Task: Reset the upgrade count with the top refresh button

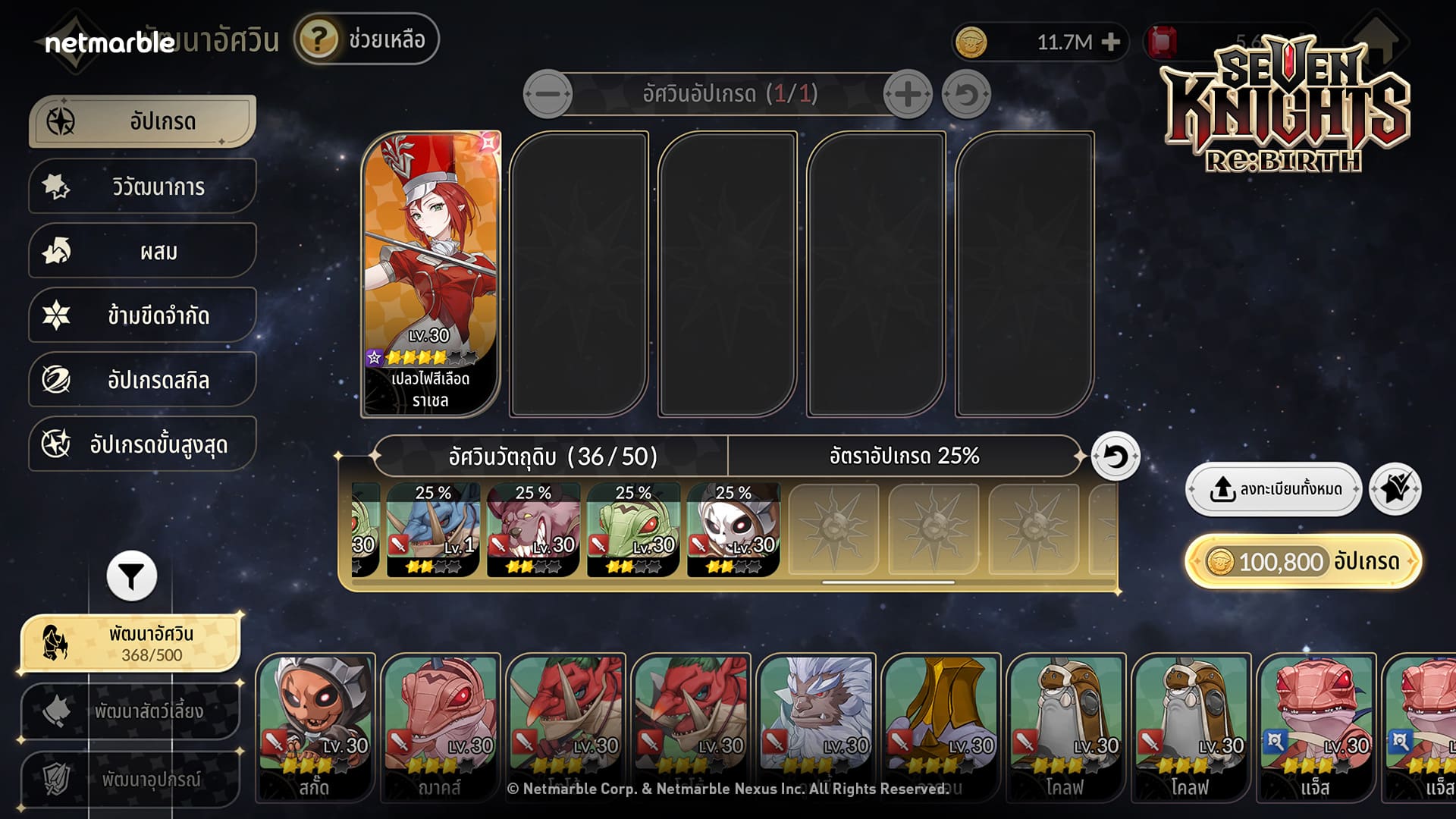Action: tap(966, 95)
